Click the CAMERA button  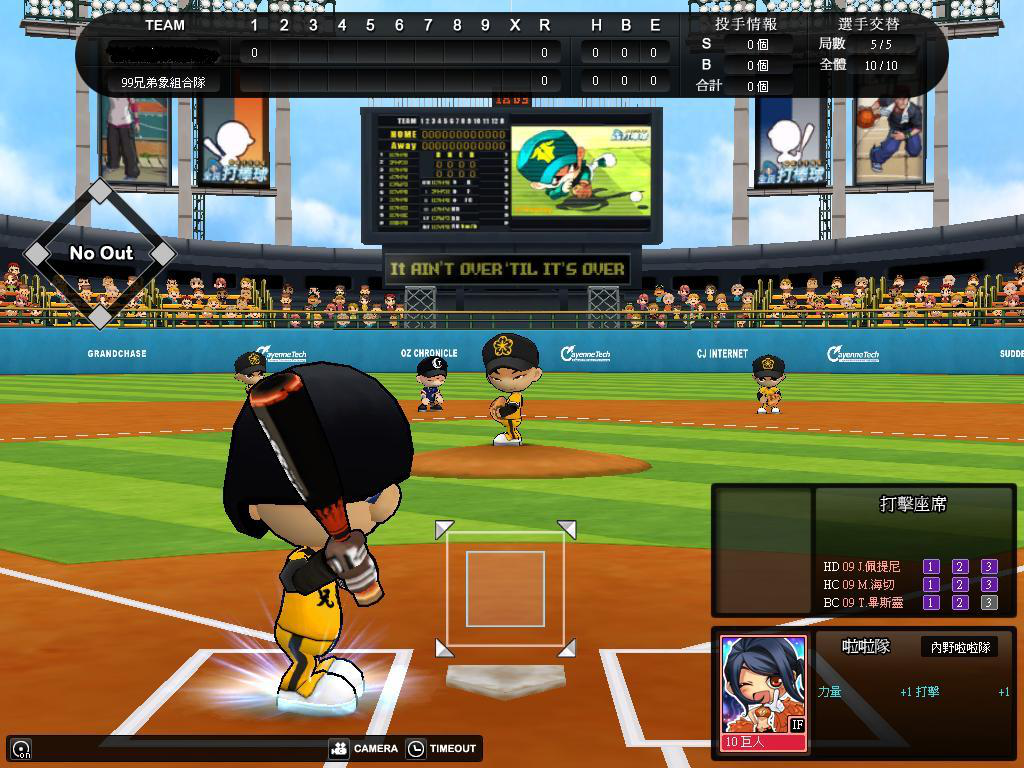(x=364, y=748)
